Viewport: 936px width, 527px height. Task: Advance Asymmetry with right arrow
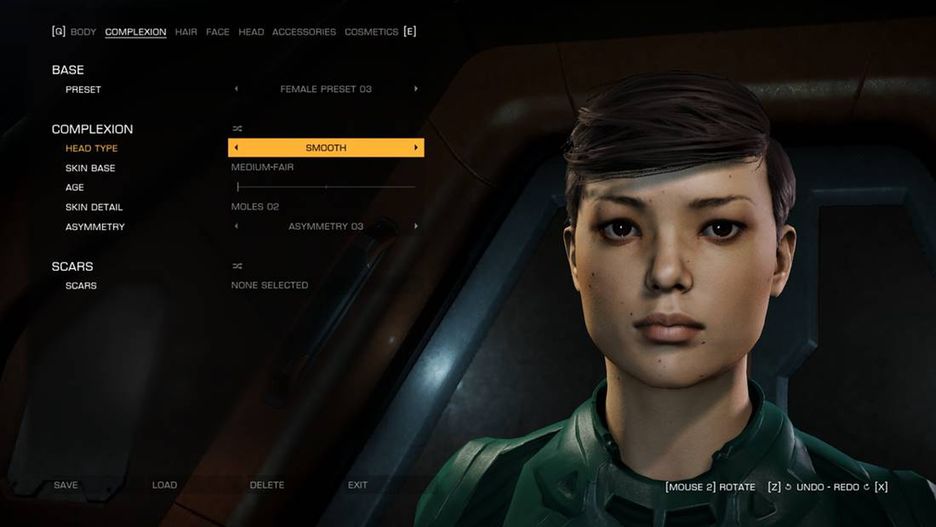click(416, 227)
